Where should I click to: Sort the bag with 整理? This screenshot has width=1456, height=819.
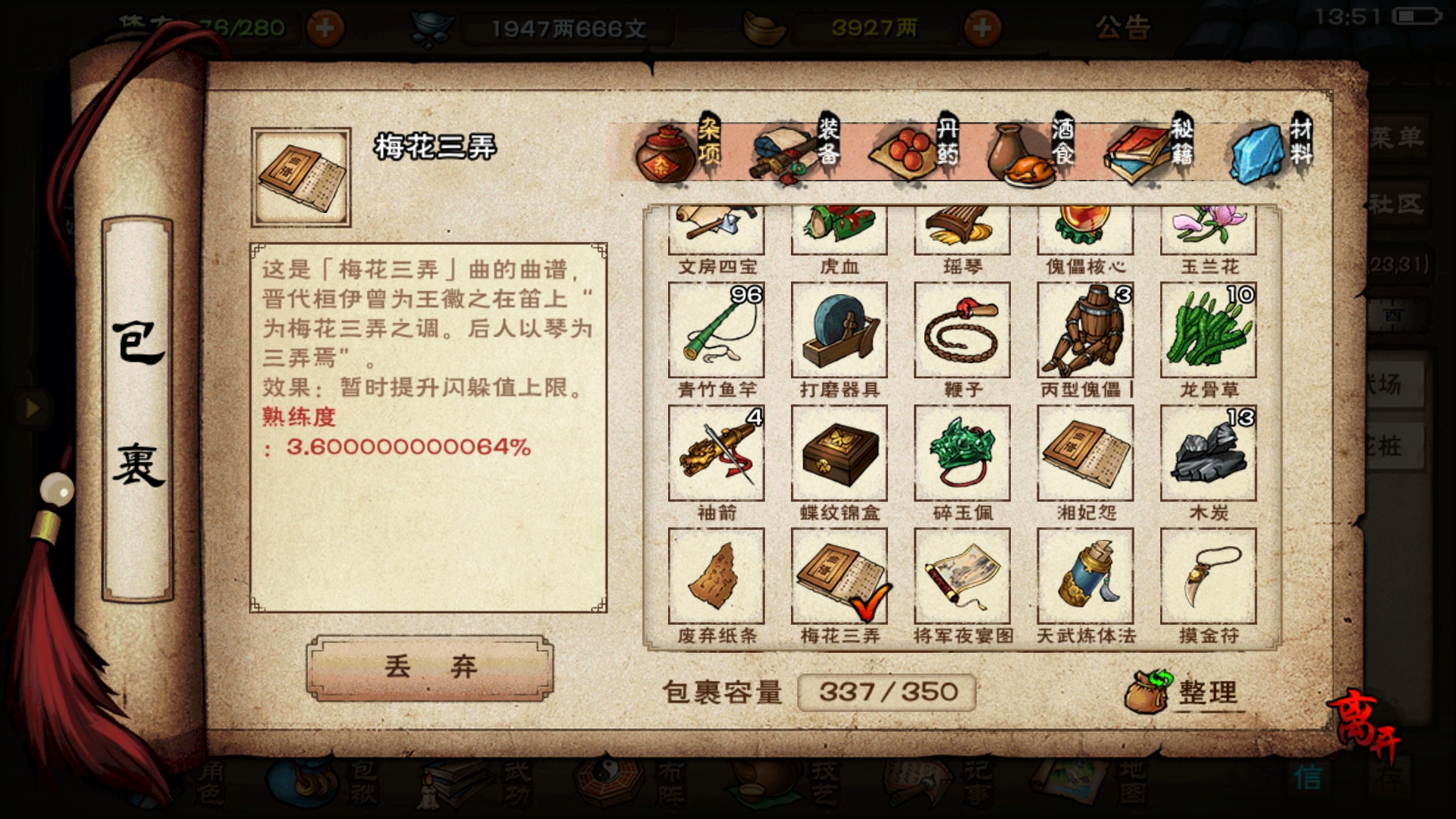point(1186,692)
